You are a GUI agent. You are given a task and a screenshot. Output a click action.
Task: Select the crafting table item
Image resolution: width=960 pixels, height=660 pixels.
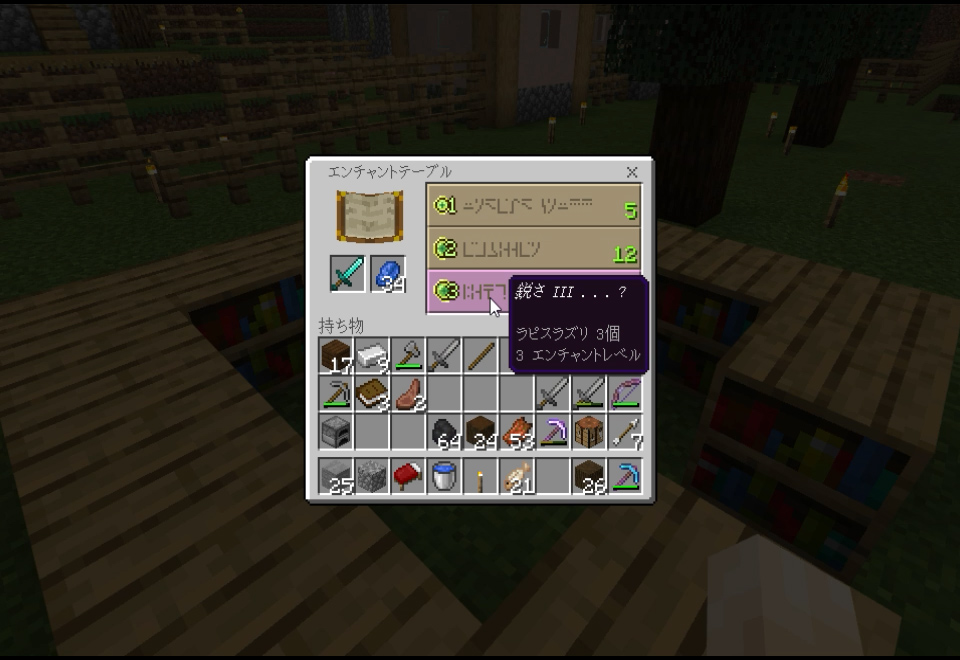click(589, 430)
